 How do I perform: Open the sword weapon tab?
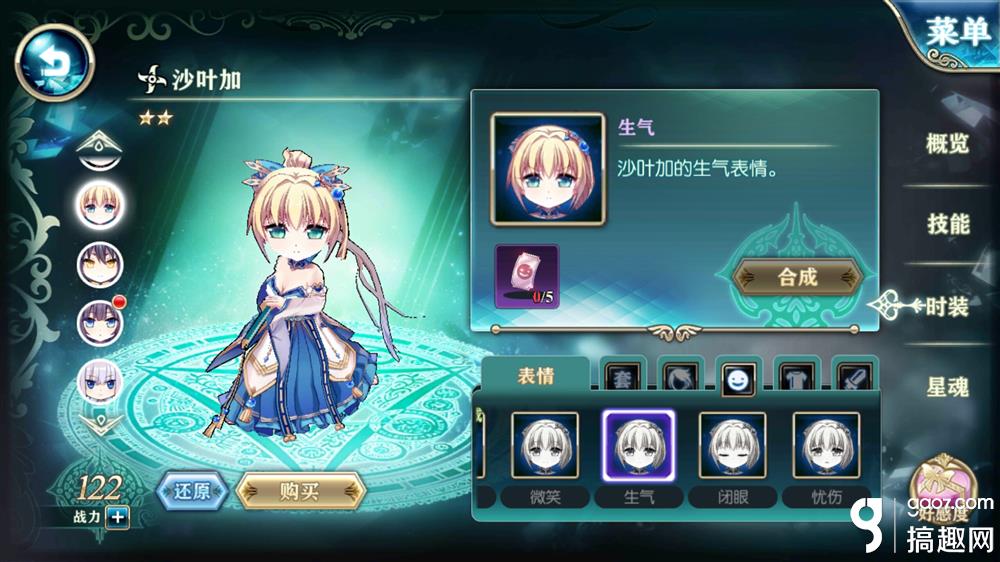(x=853, y=377)
